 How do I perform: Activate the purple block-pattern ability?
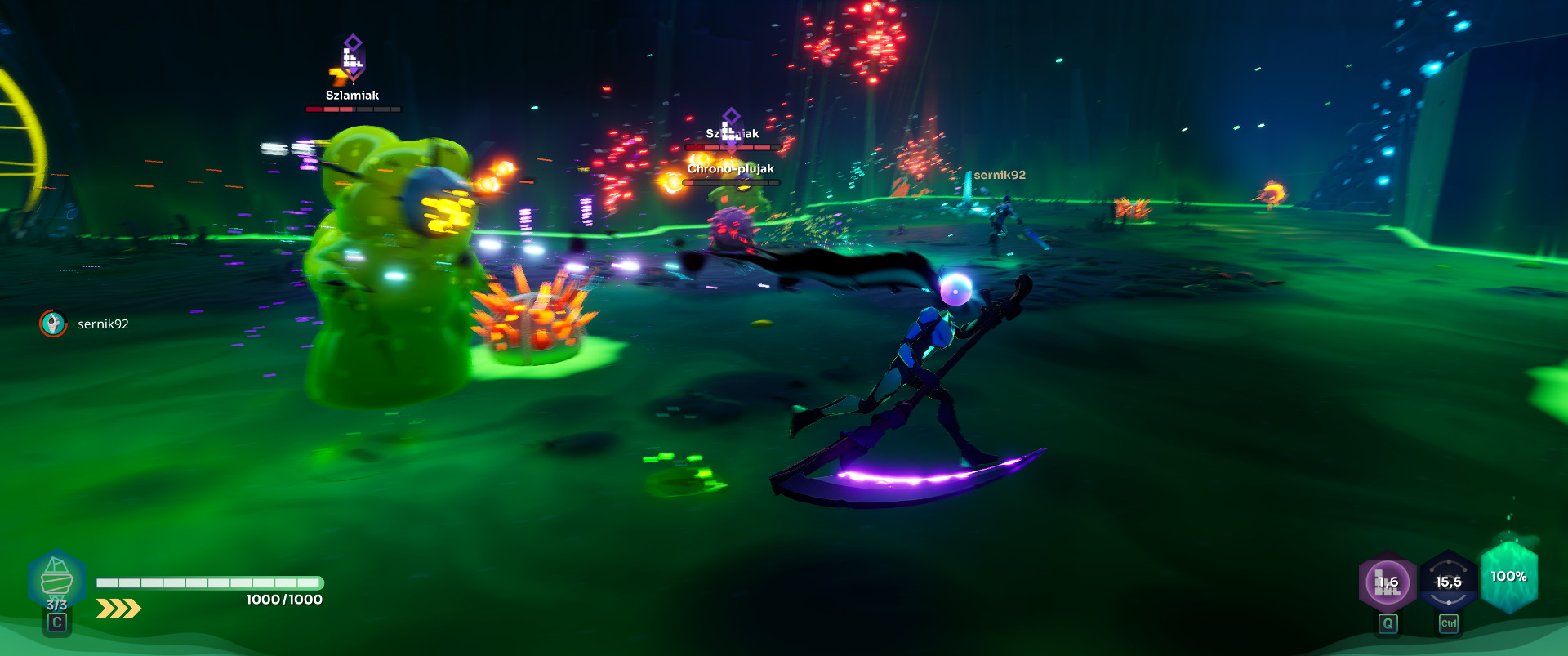tap(1387, 583)
